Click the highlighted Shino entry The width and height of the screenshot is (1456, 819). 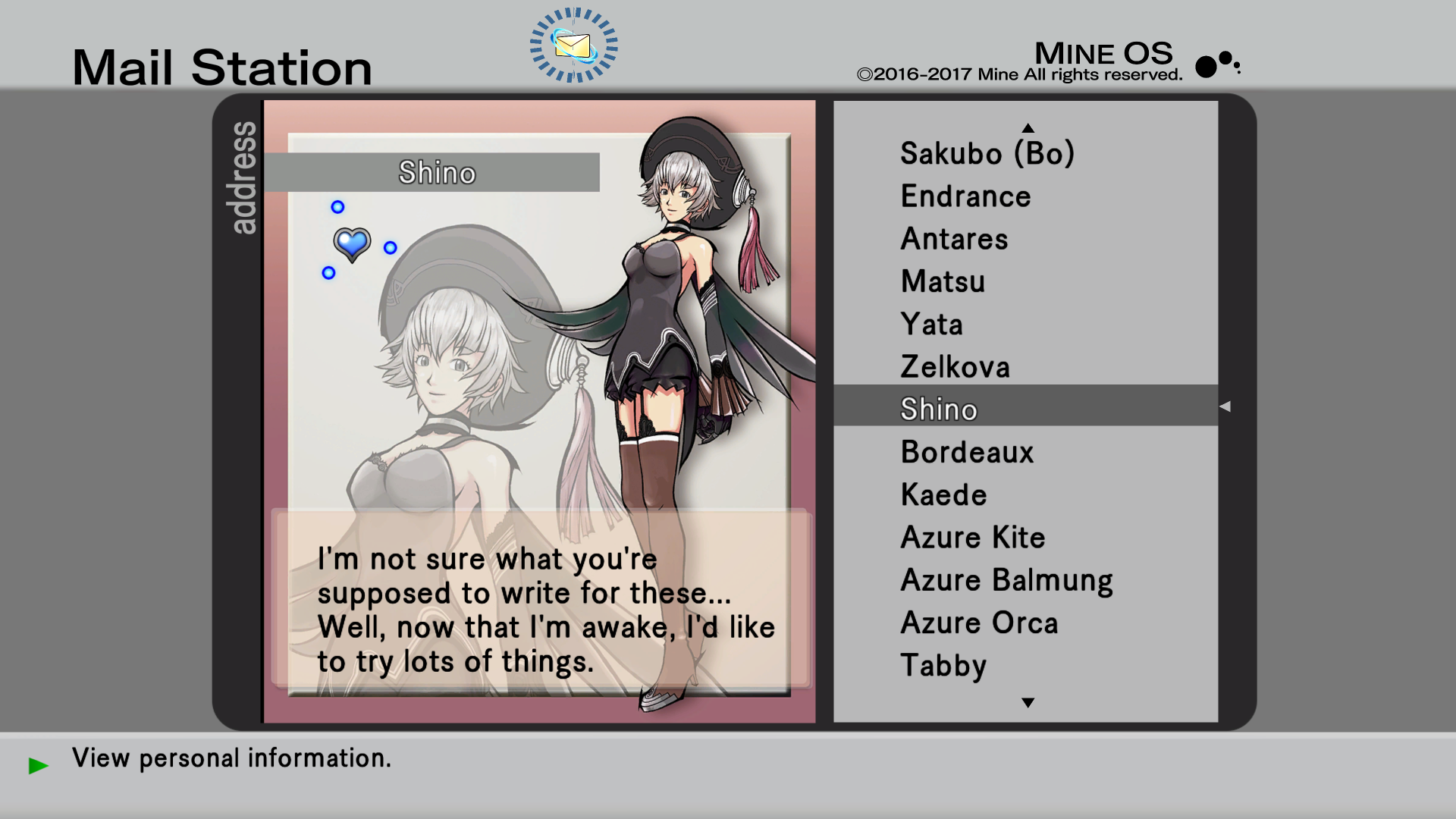tap(939, 409)
